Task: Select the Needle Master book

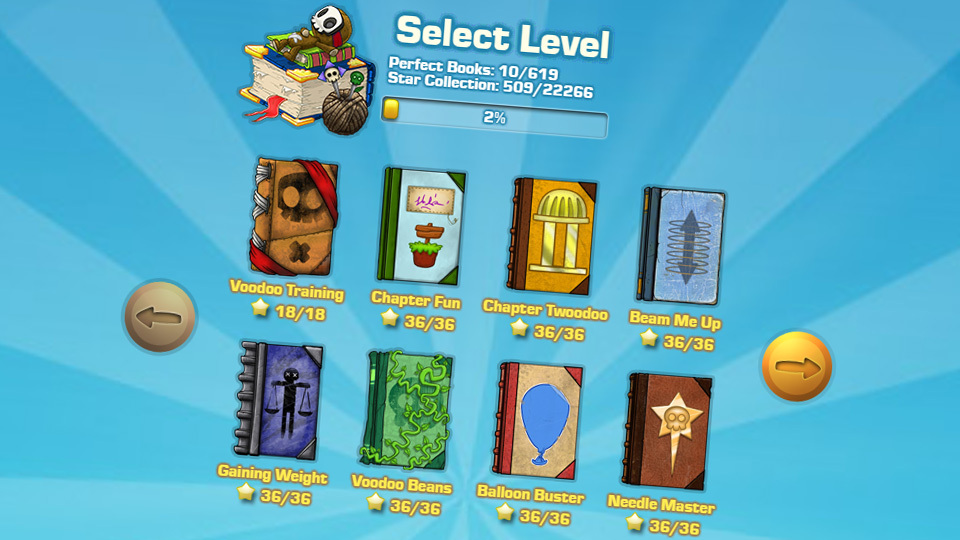Action: (x=668, y=430)
